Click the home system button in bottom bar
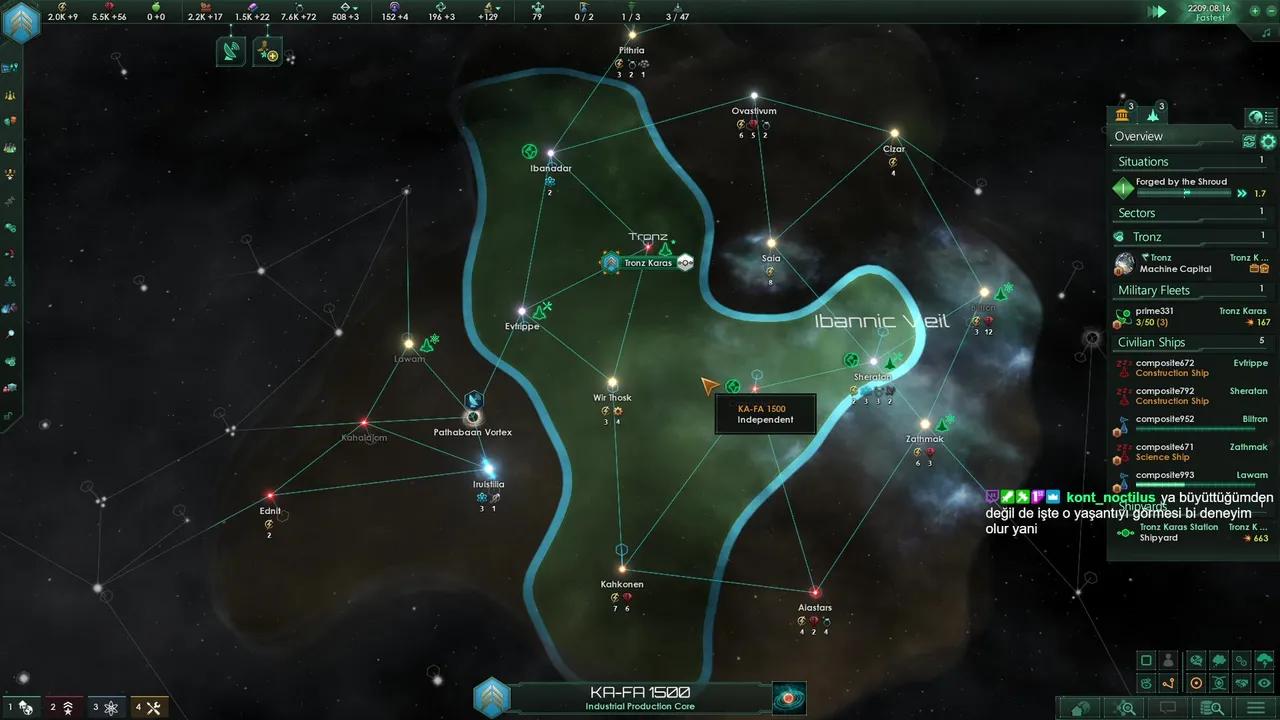Image resolution: width=1280 pixels, height=720 pixels. 1081,708
